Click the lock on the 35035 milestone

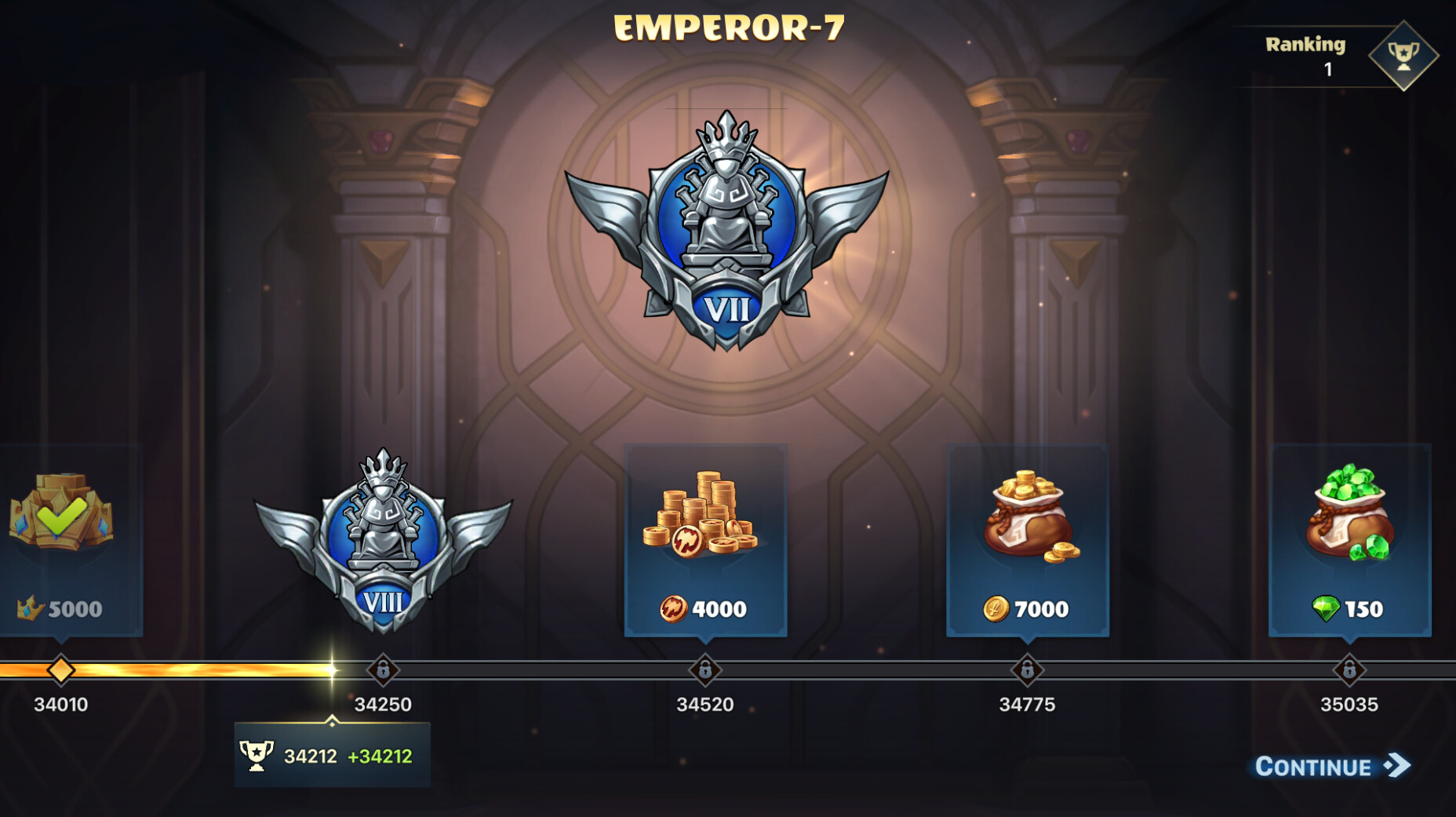[1351, 671]
